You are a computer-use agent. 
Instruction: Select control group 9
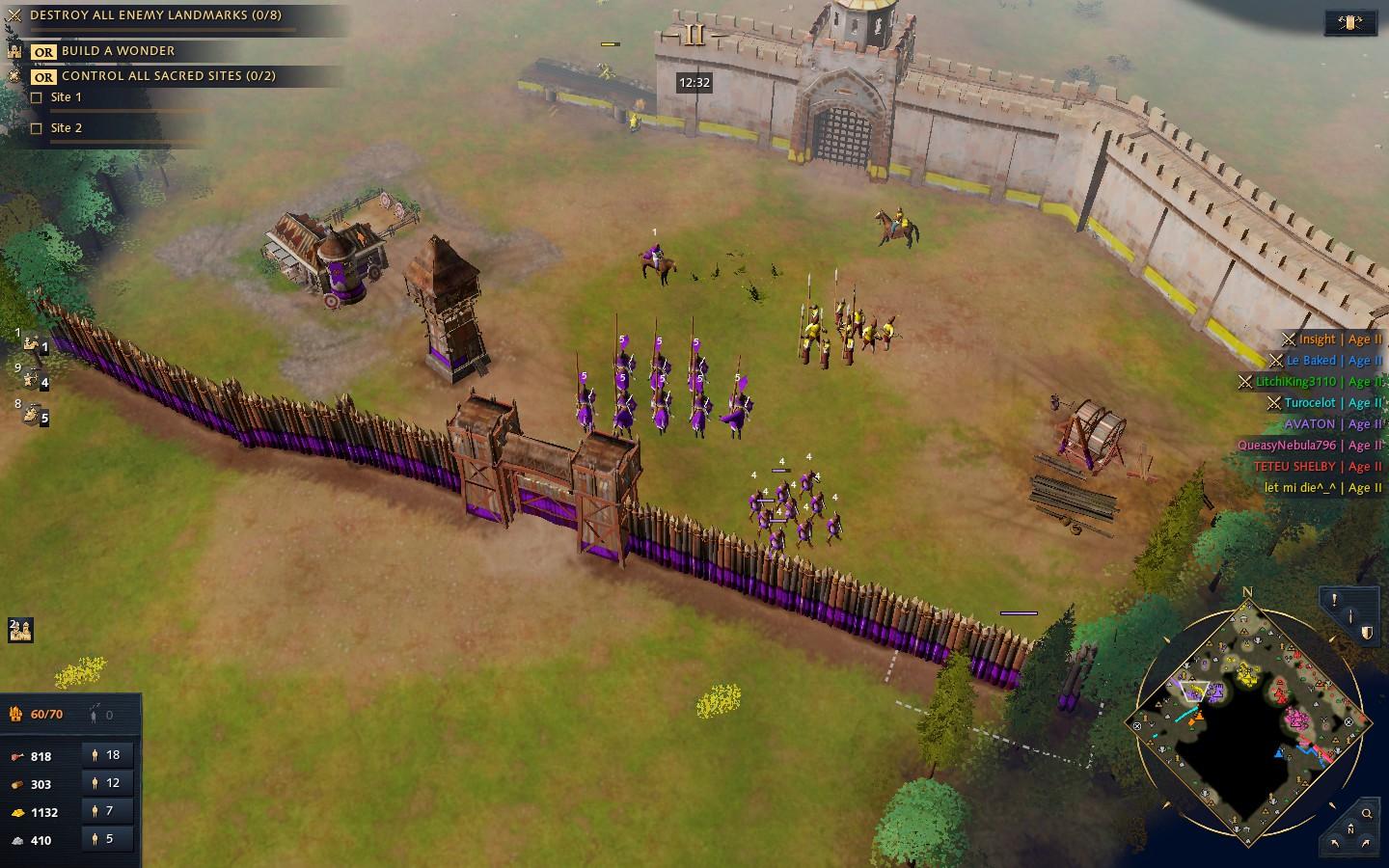35,379
